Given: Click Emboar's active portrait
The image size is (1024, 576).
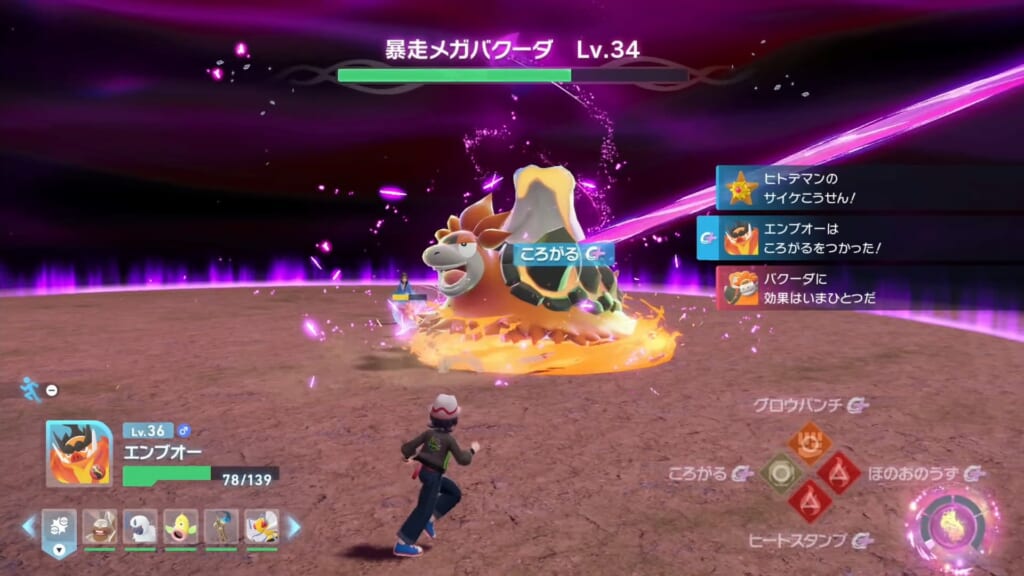Looking at the screenshot, I should [x=78, y=453].
